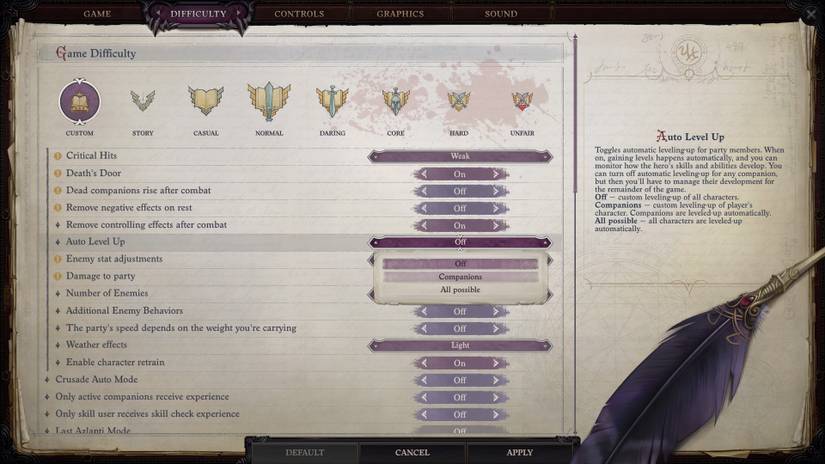825x464 pixels.
Task: Toggle the Death's Door setting
Action: (460, 174)
